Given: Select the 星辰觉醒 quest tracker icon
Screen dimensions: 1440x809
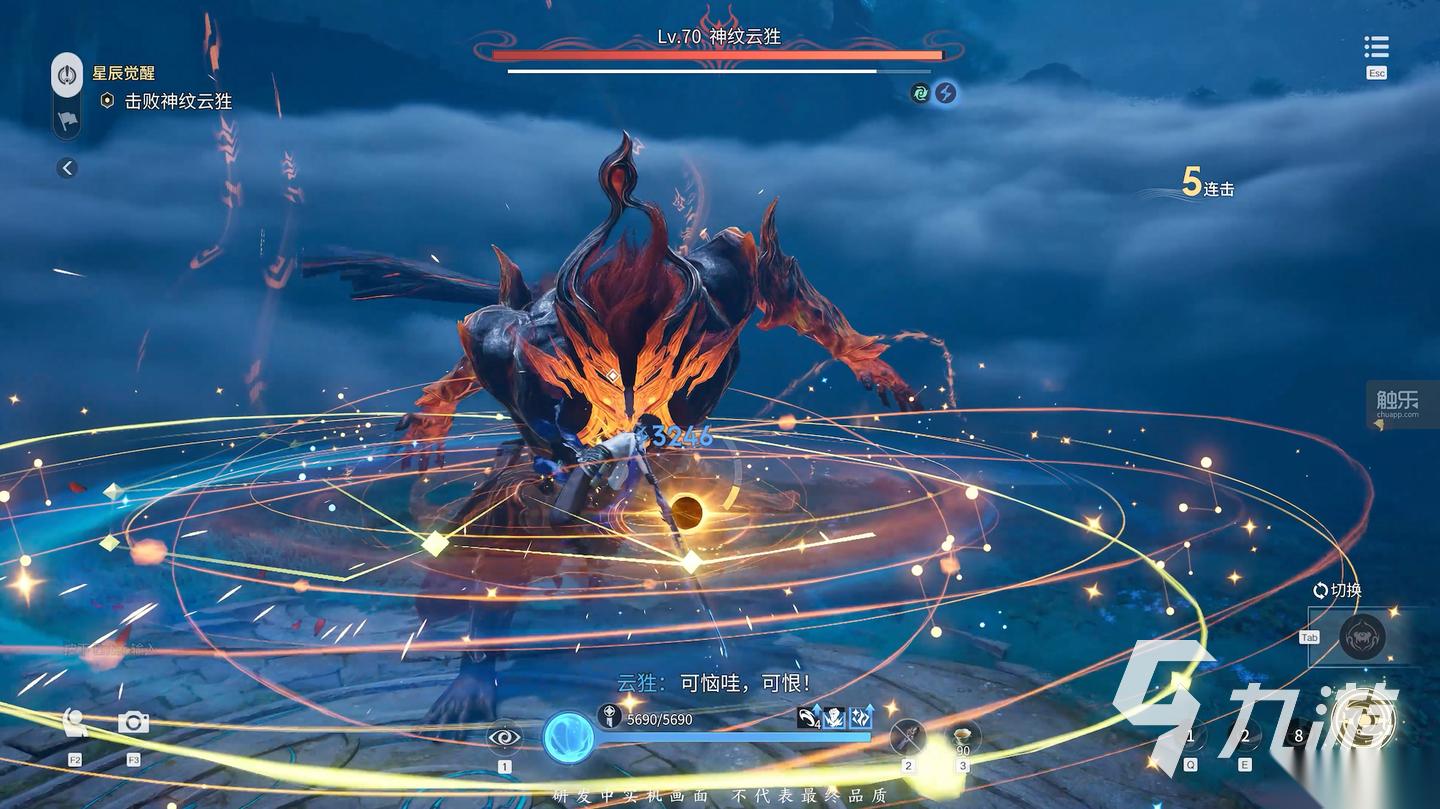Looking at the screenshot, I should (x=67, y=75).
